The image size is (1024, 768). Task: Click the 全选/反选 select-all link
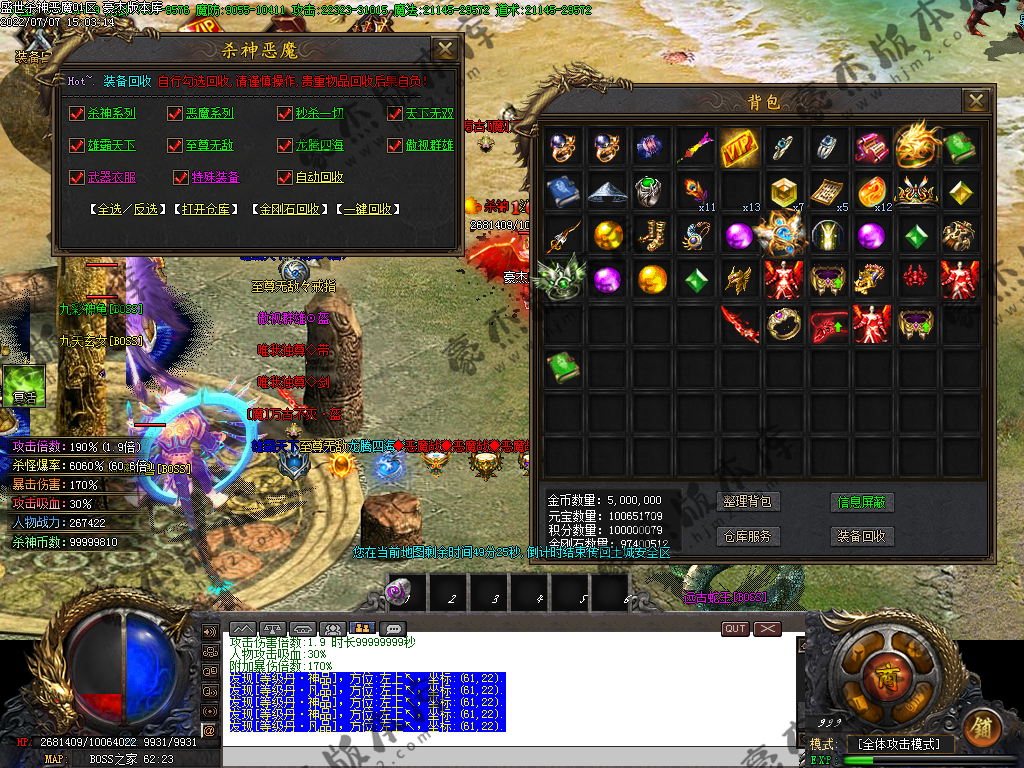(x=128, y=210)
